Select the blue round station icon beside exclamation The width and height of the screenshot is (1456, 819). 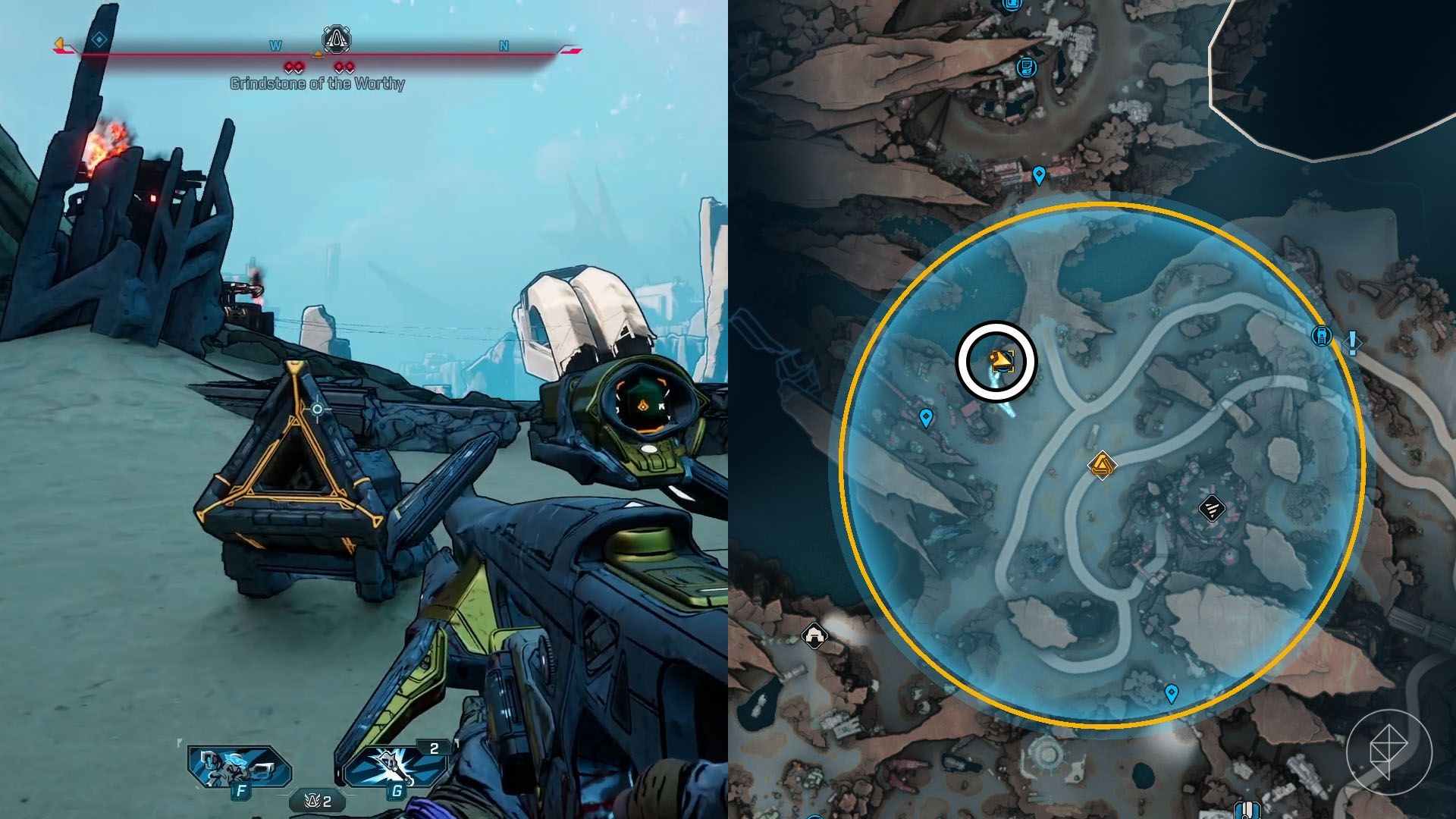click(x=1322, y=335)
